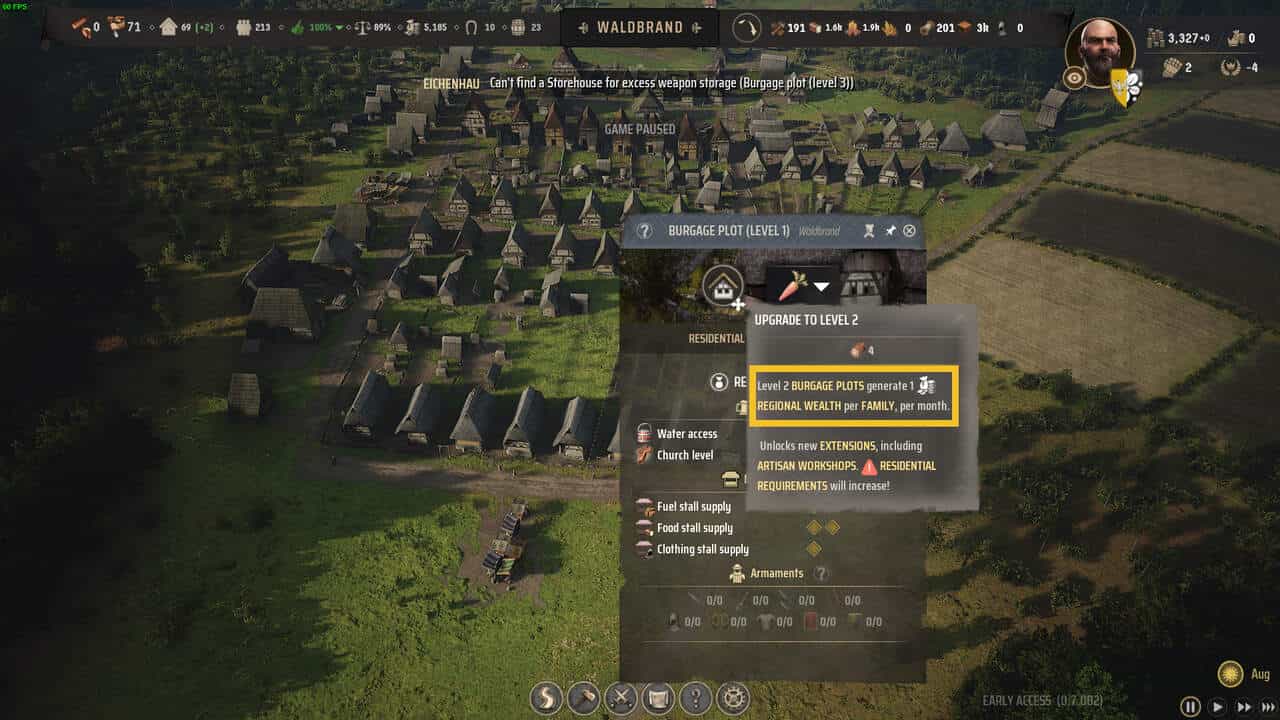
Task: Select the chess rook icon in panel header
Action: pyautogui.click(x=870, y=231)
